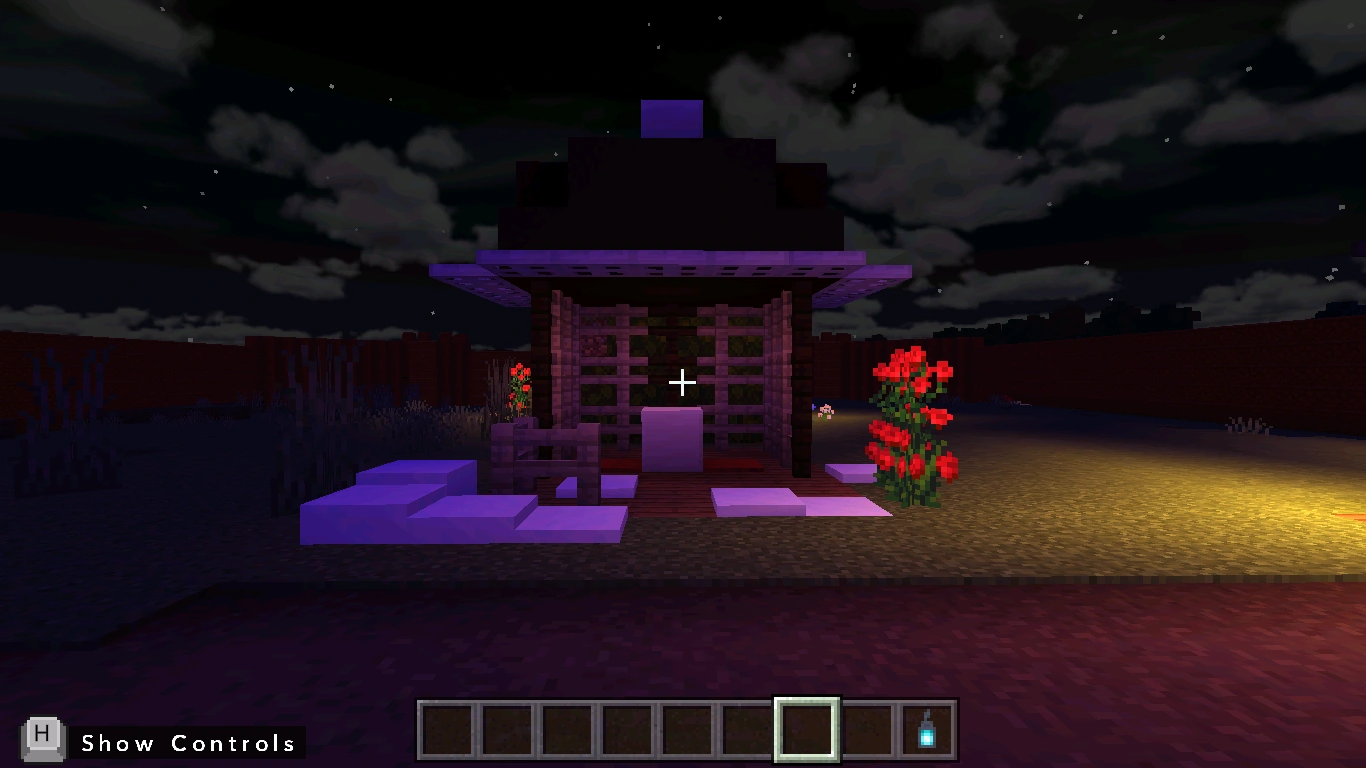
Task: Click the small rose bush left of the entrance
Action: click(x=519, y=385)
